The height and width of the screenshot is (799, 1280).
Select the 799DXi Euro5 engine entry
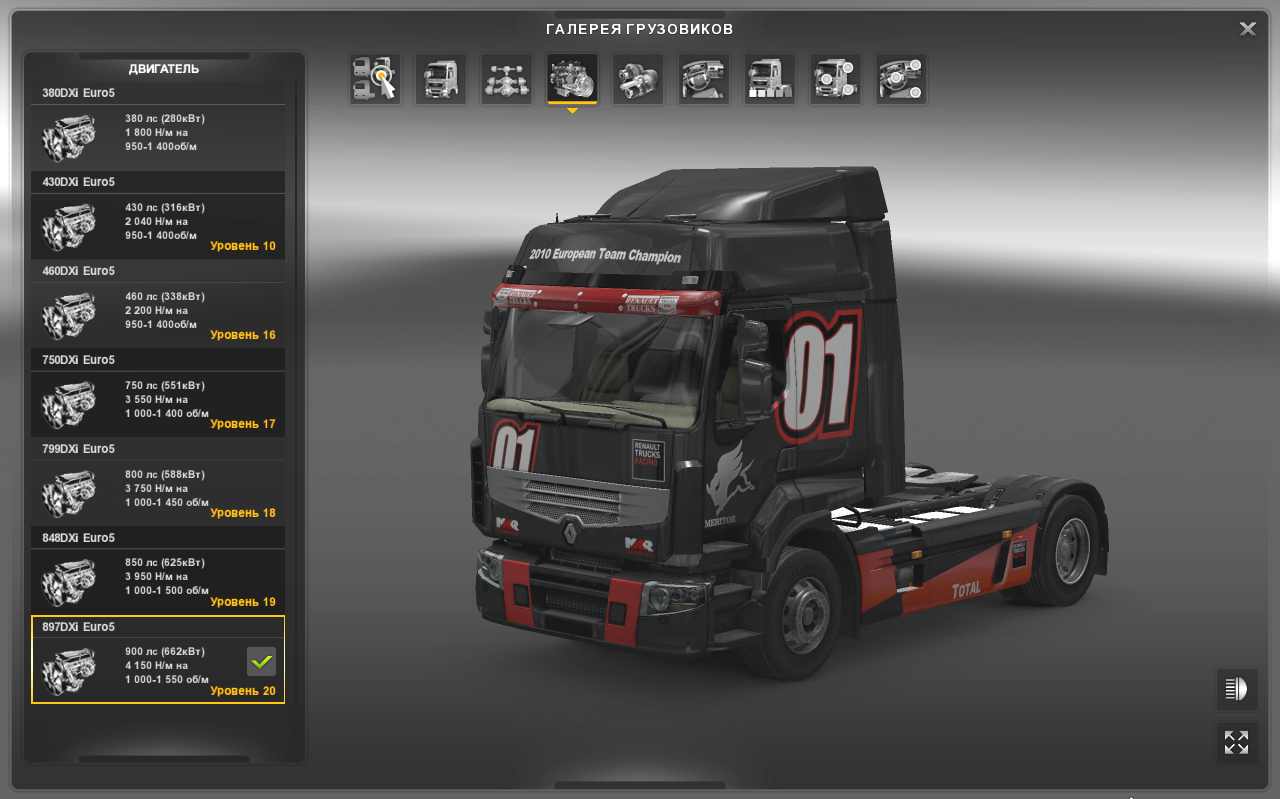(x=157, y=492)
